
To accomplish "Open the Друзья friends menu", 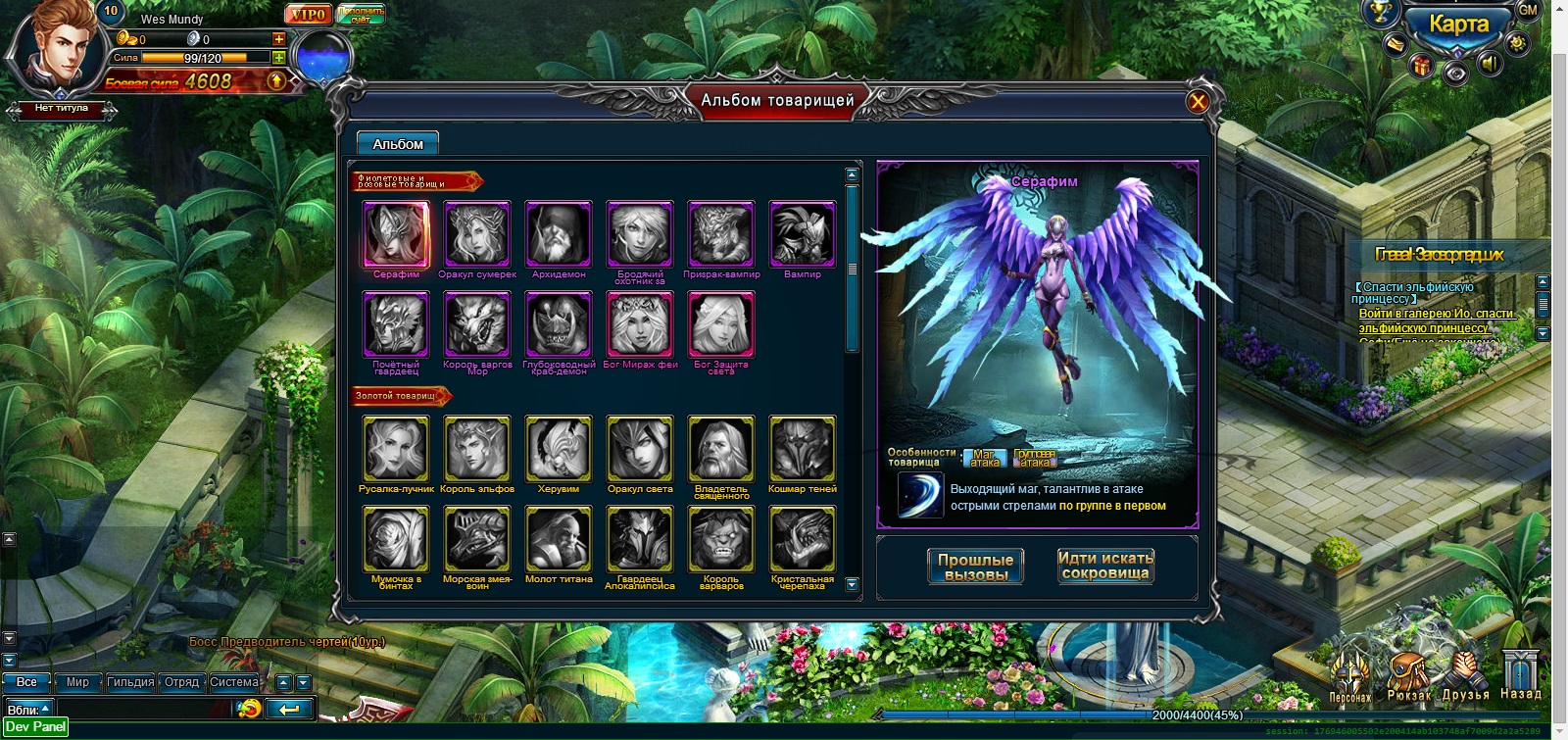I will click(x=1465, y=674).
